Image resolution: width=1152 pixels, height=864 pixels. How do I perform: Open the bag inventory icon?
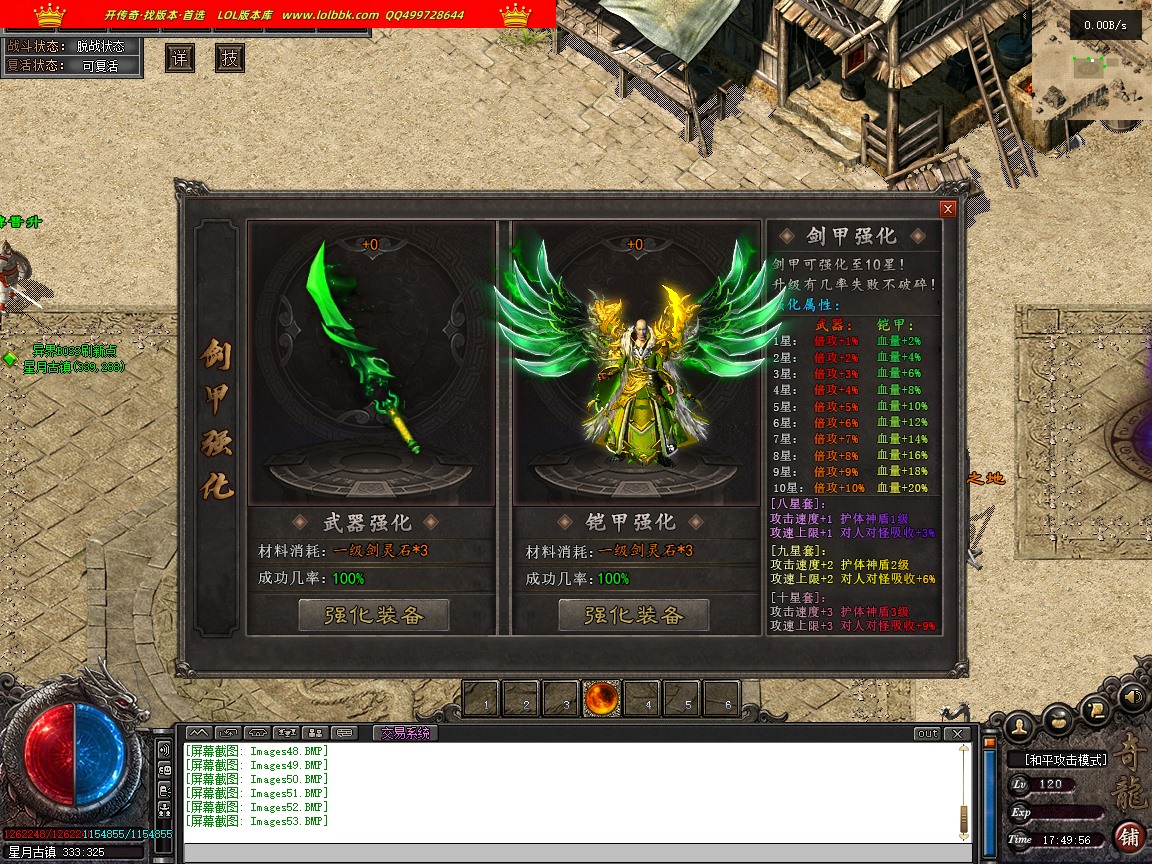click(1059, 718)
